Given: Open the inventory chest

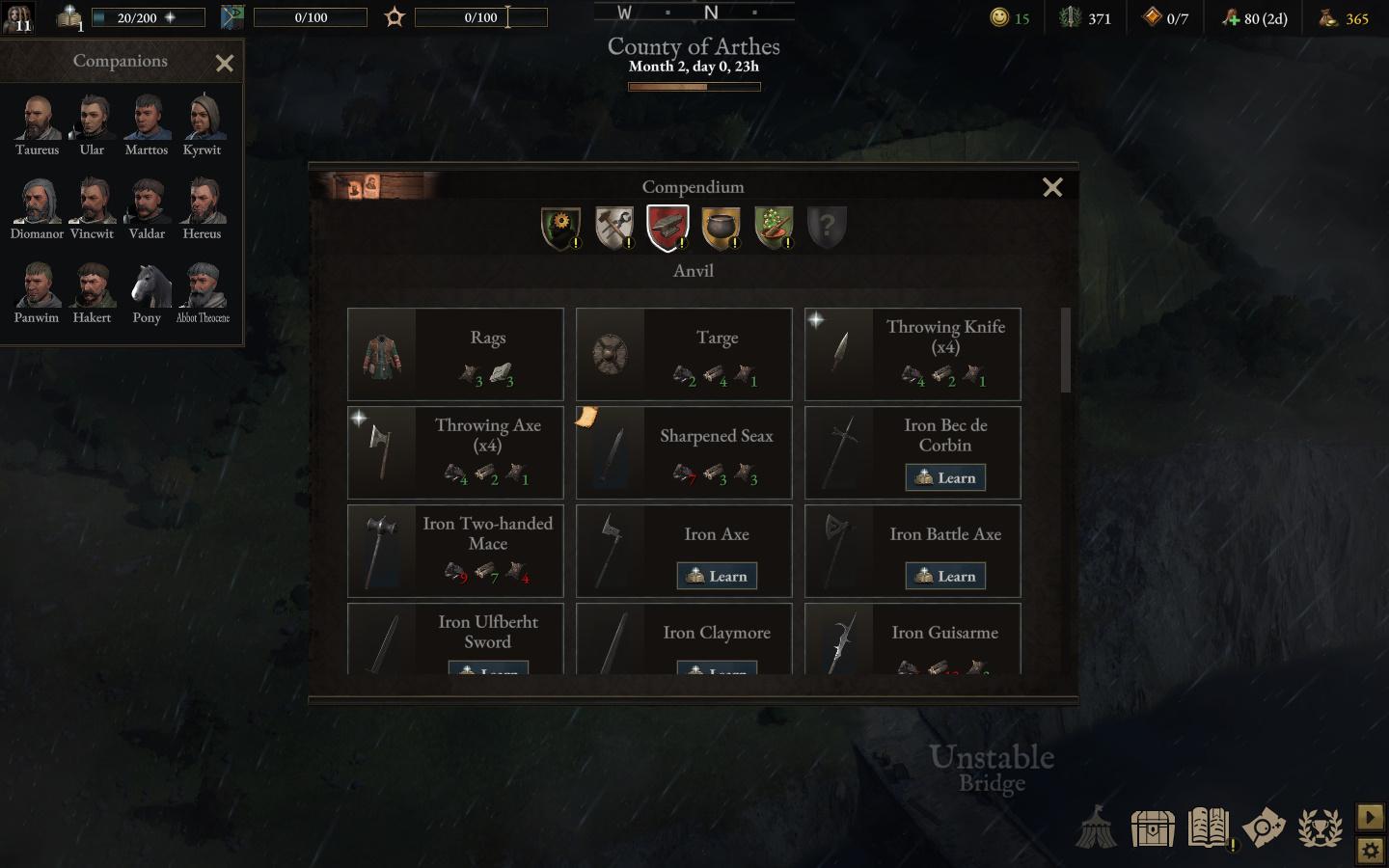Looking at the screenshot, I should [1153, 827].
